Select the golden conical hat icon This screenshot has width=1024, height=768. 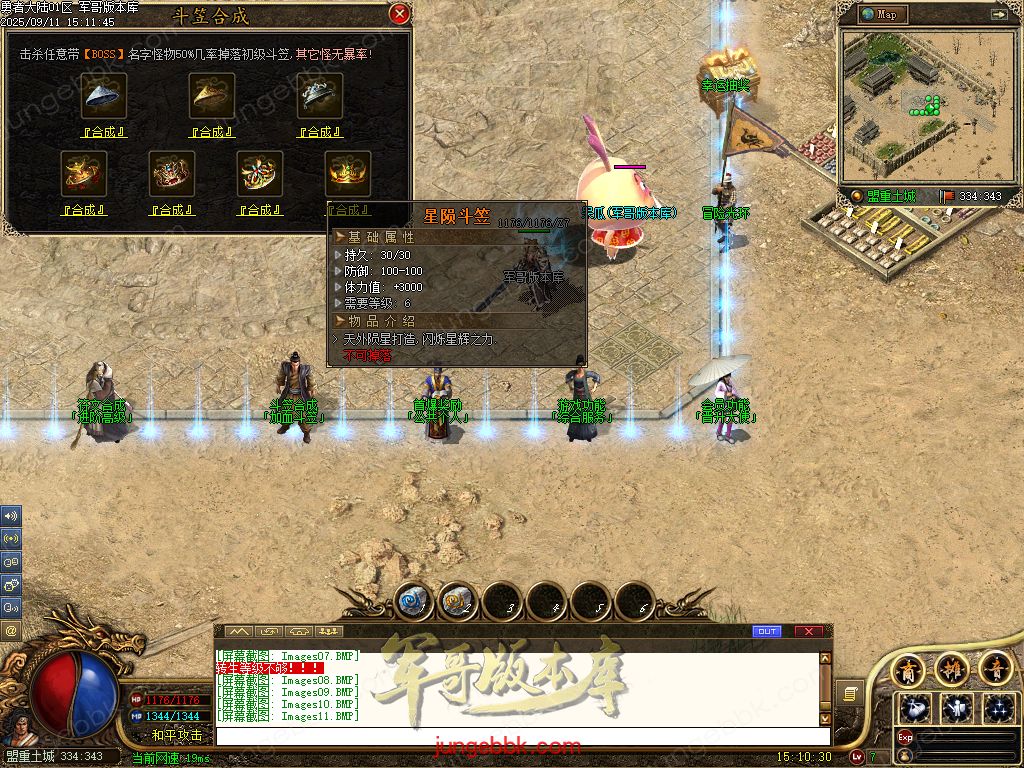point(212,96)
